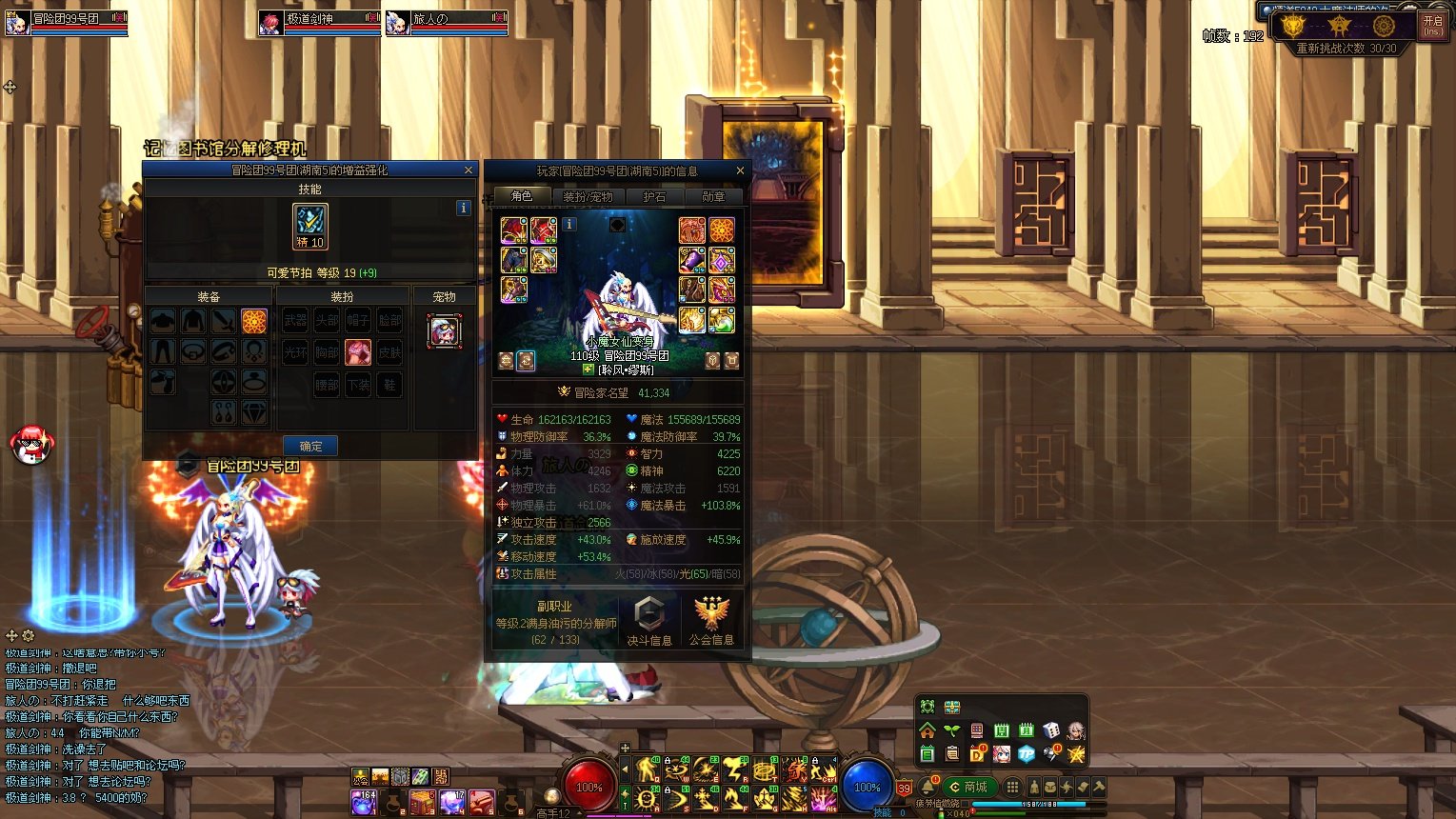
Task: Select the 勋章 tab
Action: pos(713,196)
